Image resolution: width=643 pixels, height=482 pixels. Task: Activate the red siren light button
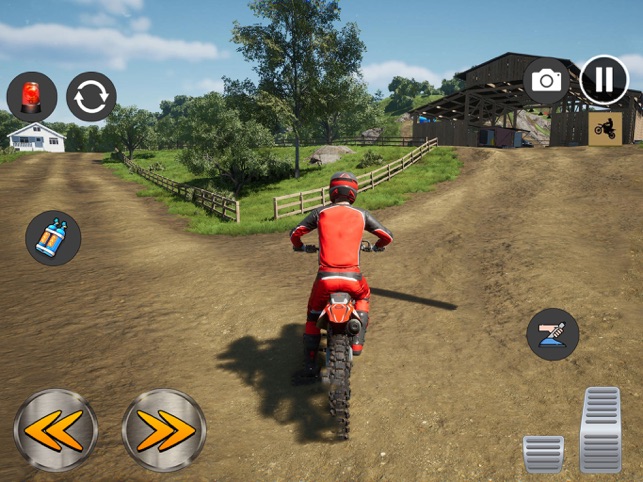coord(31,96)
